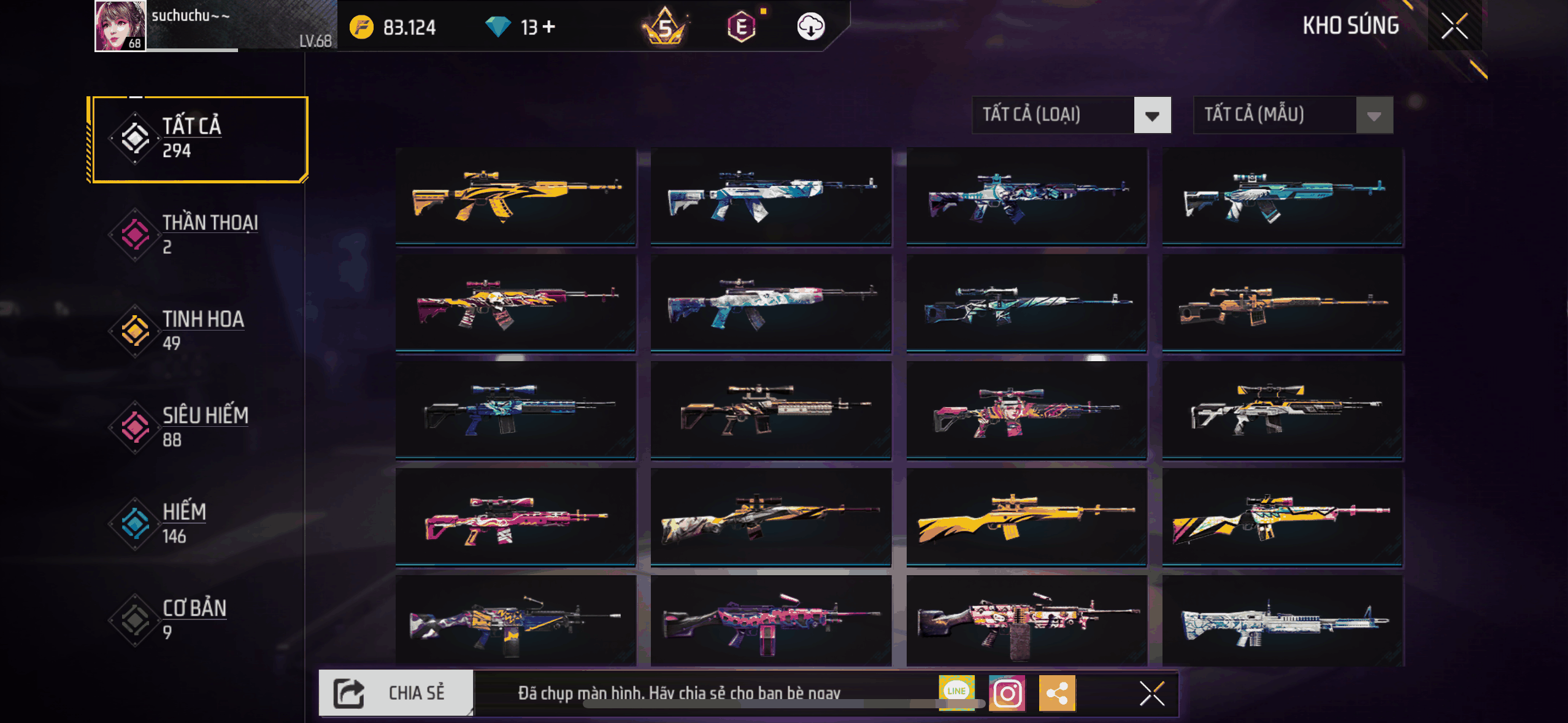Select the solid yellow rifle skin thumbnail
Viewport: 1568px width, 723px height.
point(1026,517)
